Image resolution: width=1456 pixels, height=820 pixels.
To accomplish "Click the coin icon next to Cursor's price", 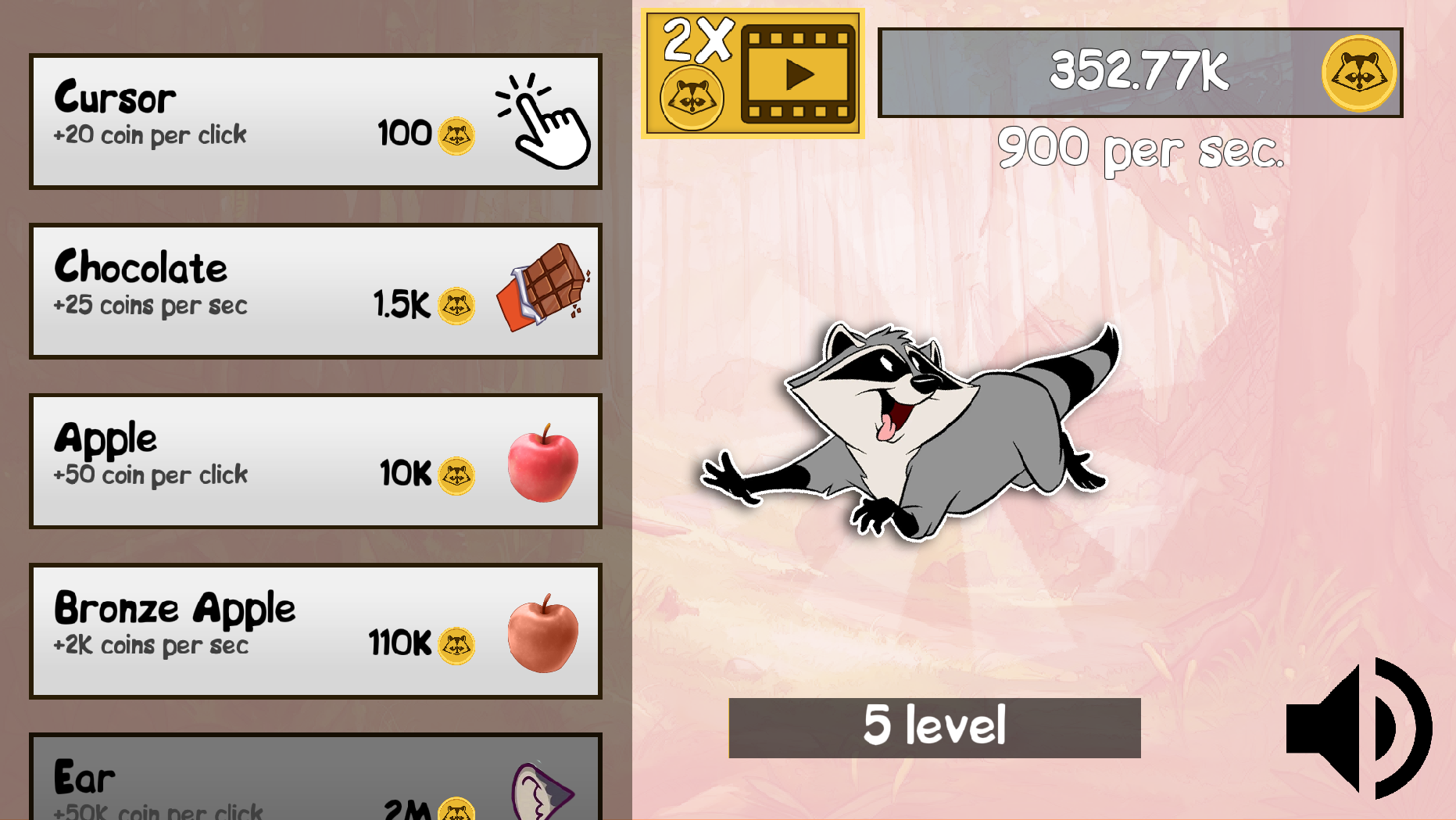I will [x=456, y=134].
